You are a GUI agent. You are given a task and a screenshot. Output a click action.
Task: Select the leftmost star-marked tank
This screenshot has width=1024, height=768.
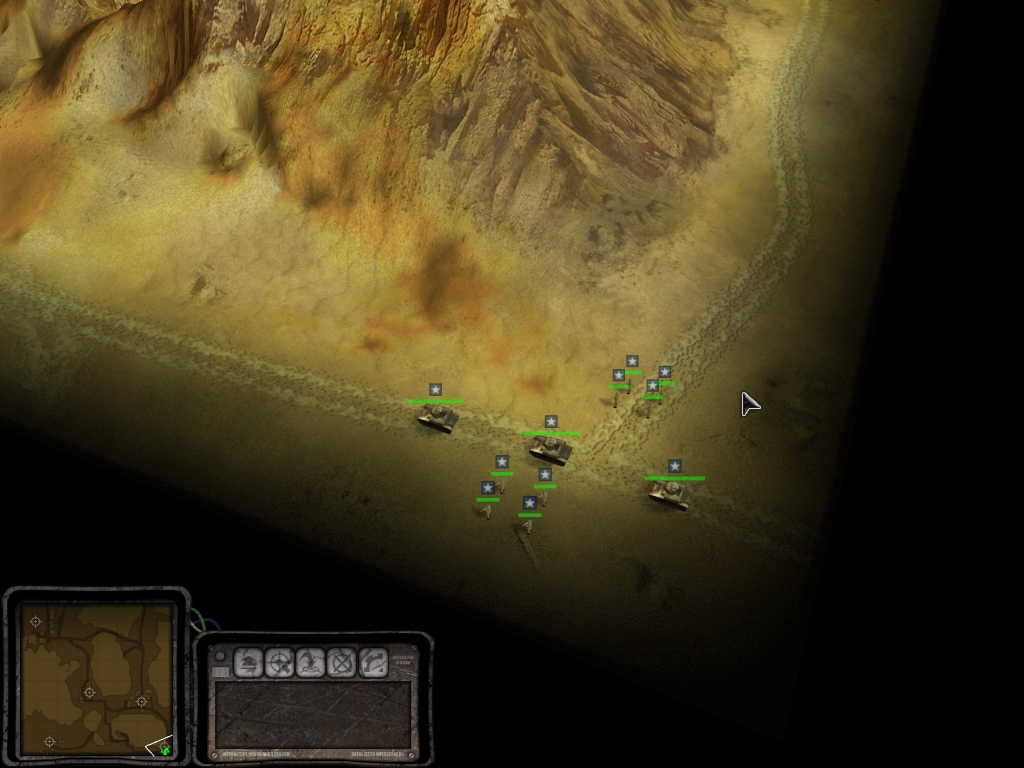tap(437, 416)
